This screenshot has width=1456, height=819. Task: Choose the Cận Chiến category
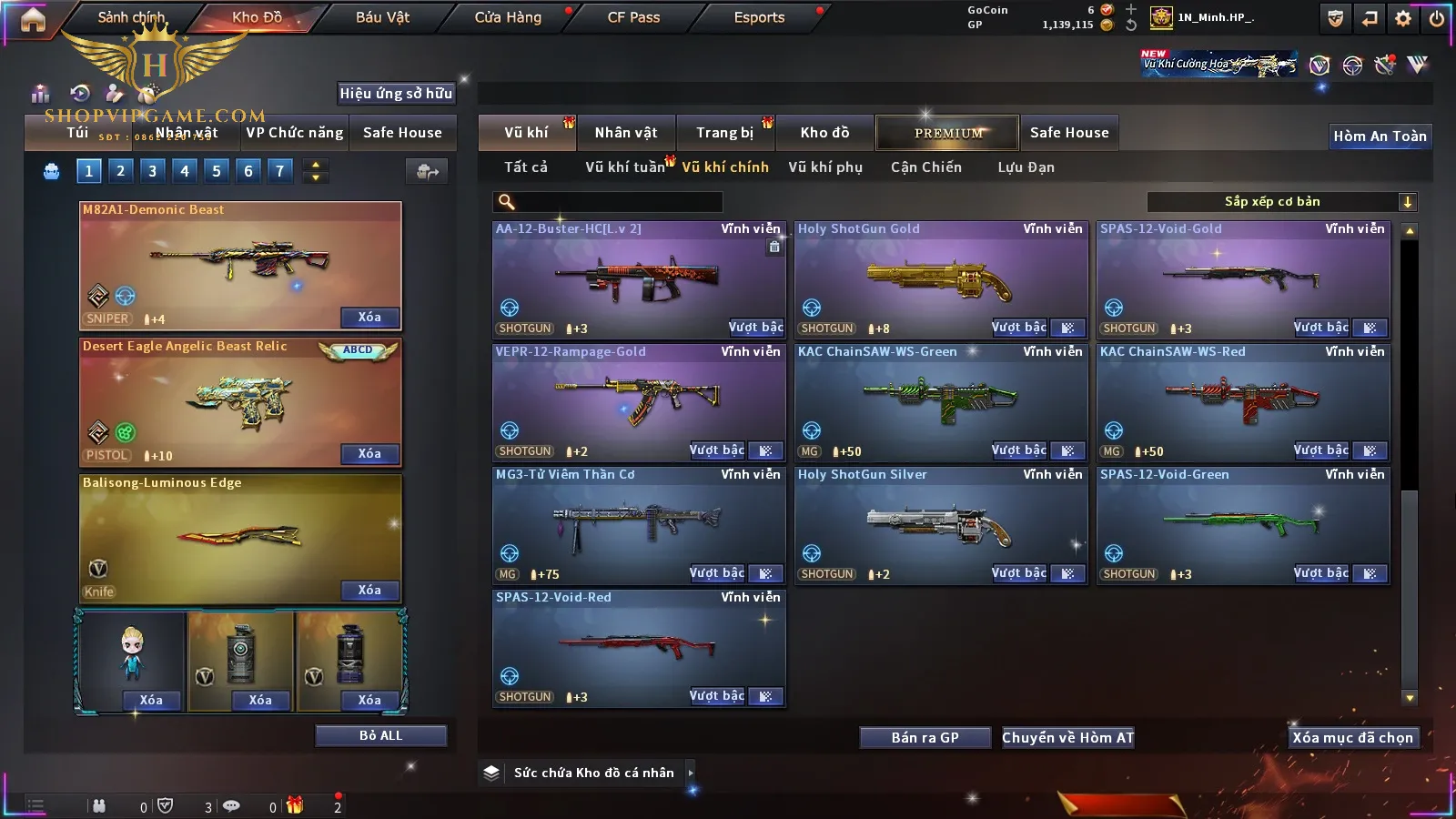pyautogui.click(x=925, y=167)
